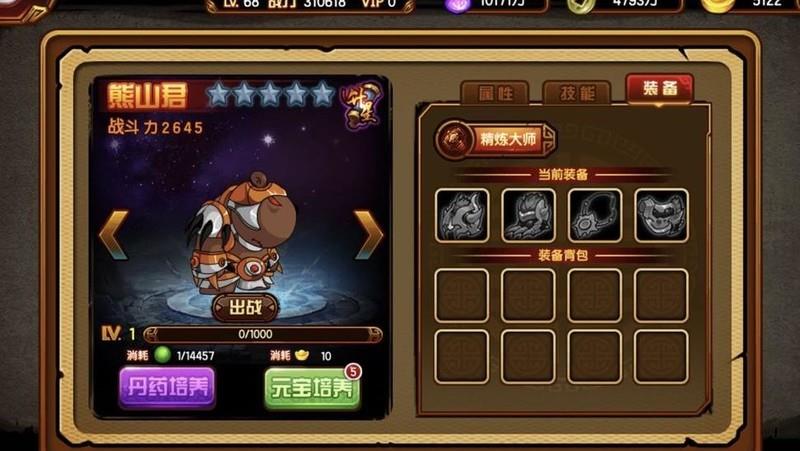Show the next hero with the right arrow

(369, 234)
